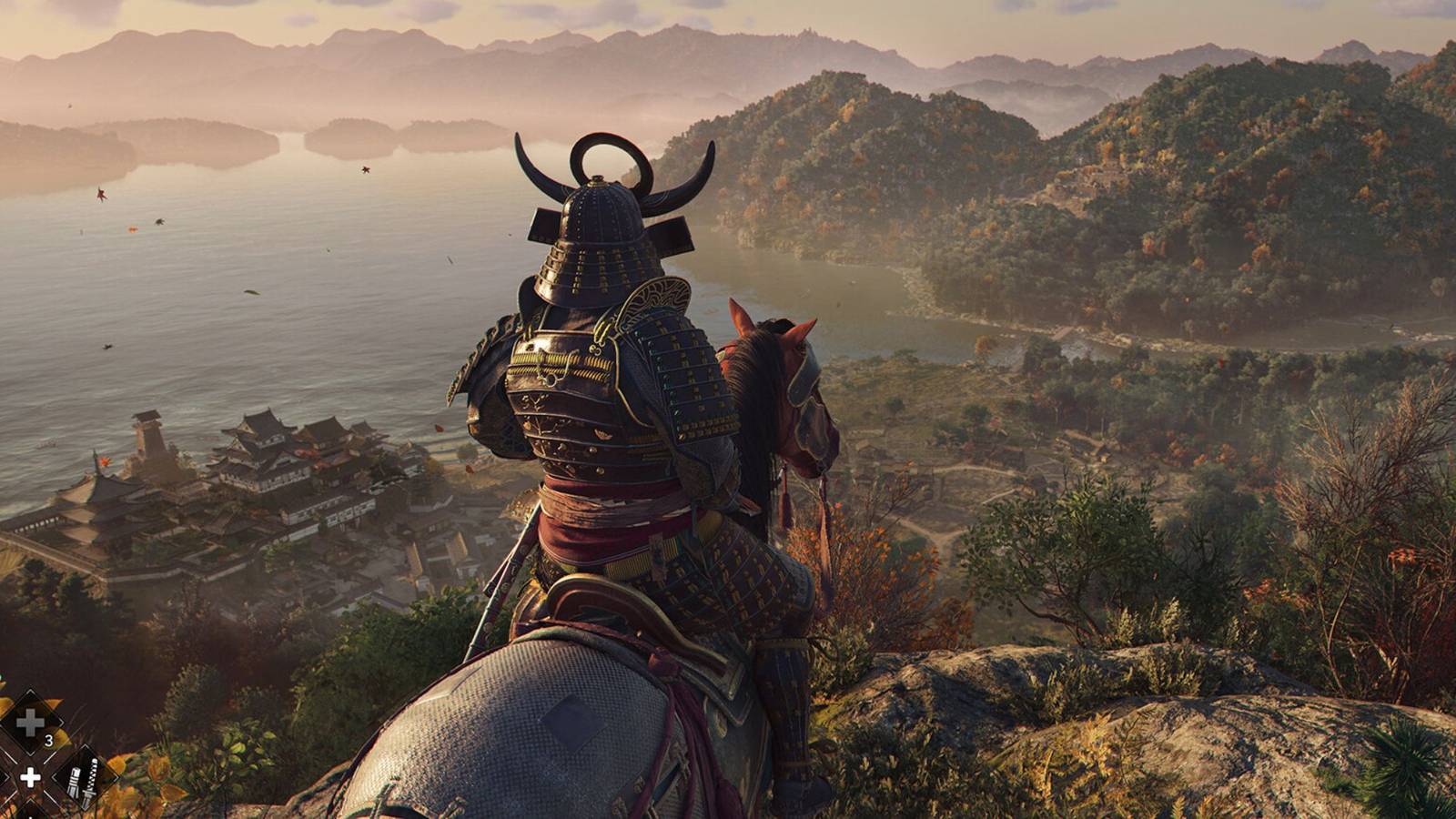Screen dimensions: 1456x819
Task: Click the counter number 3 beside the rations icon
Action: pos(49,740)
